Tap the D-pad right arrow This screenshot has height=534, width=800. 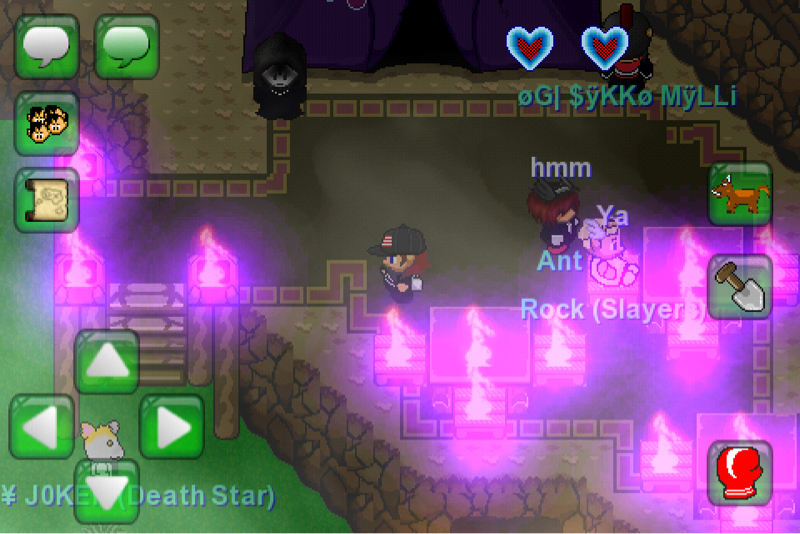pos(171,427)
